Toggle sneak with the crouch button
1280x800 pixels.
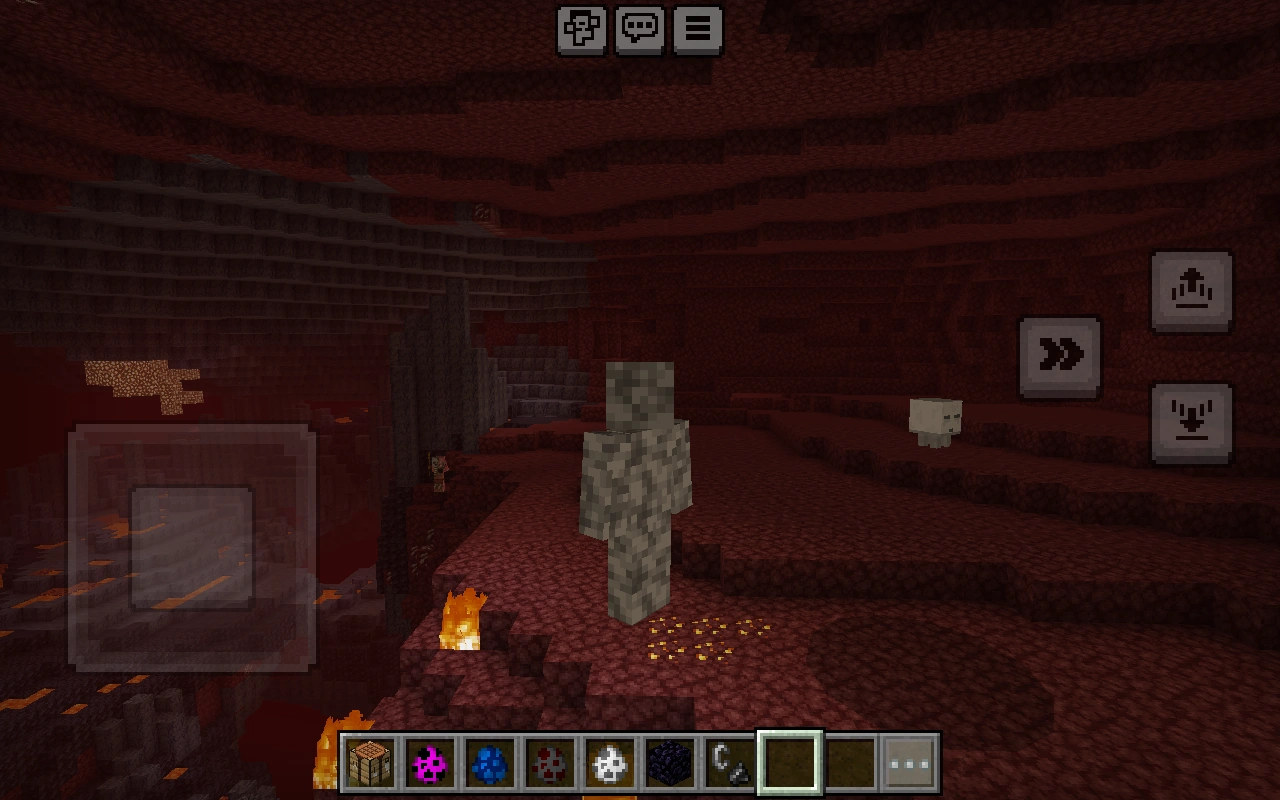tap(1191, 421)
